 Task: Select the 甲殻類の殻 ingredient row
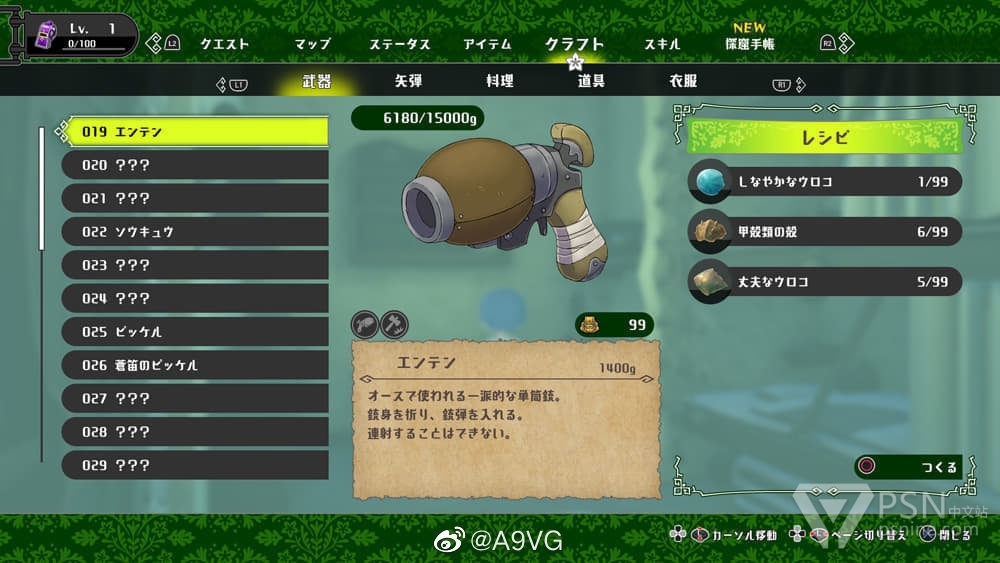(x=825, y=231)
